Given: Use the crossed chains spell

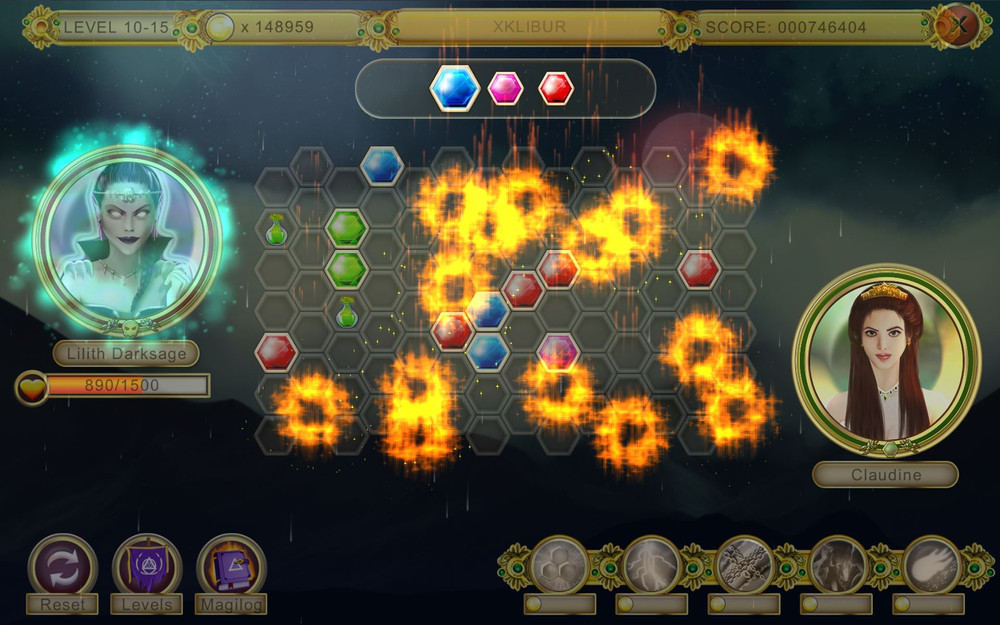Looking at the screenshot, I should pos(745,565).
